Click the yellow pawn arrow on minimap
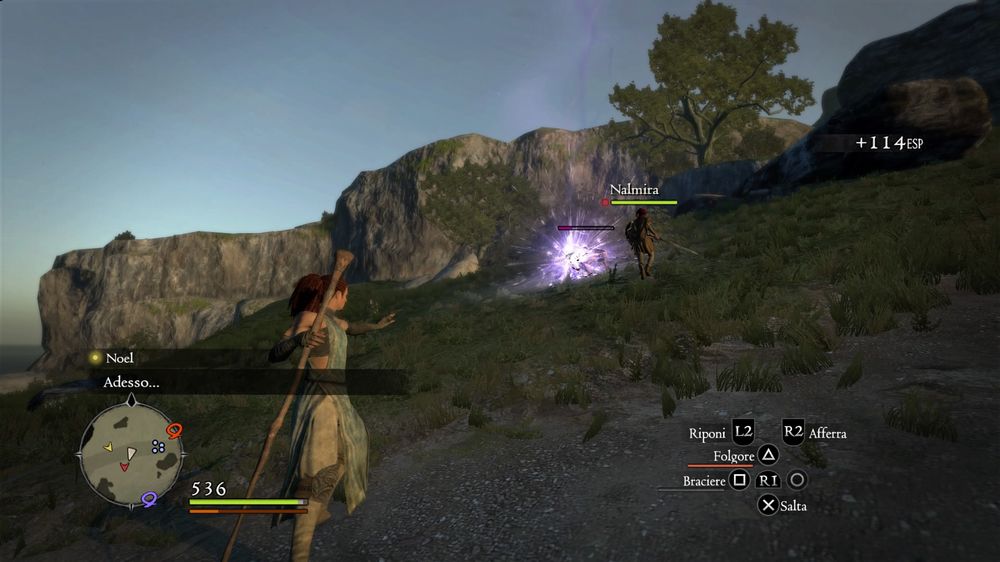Image resolution: width=1000 pixels, height=562 pixels. tap(108, 446)
